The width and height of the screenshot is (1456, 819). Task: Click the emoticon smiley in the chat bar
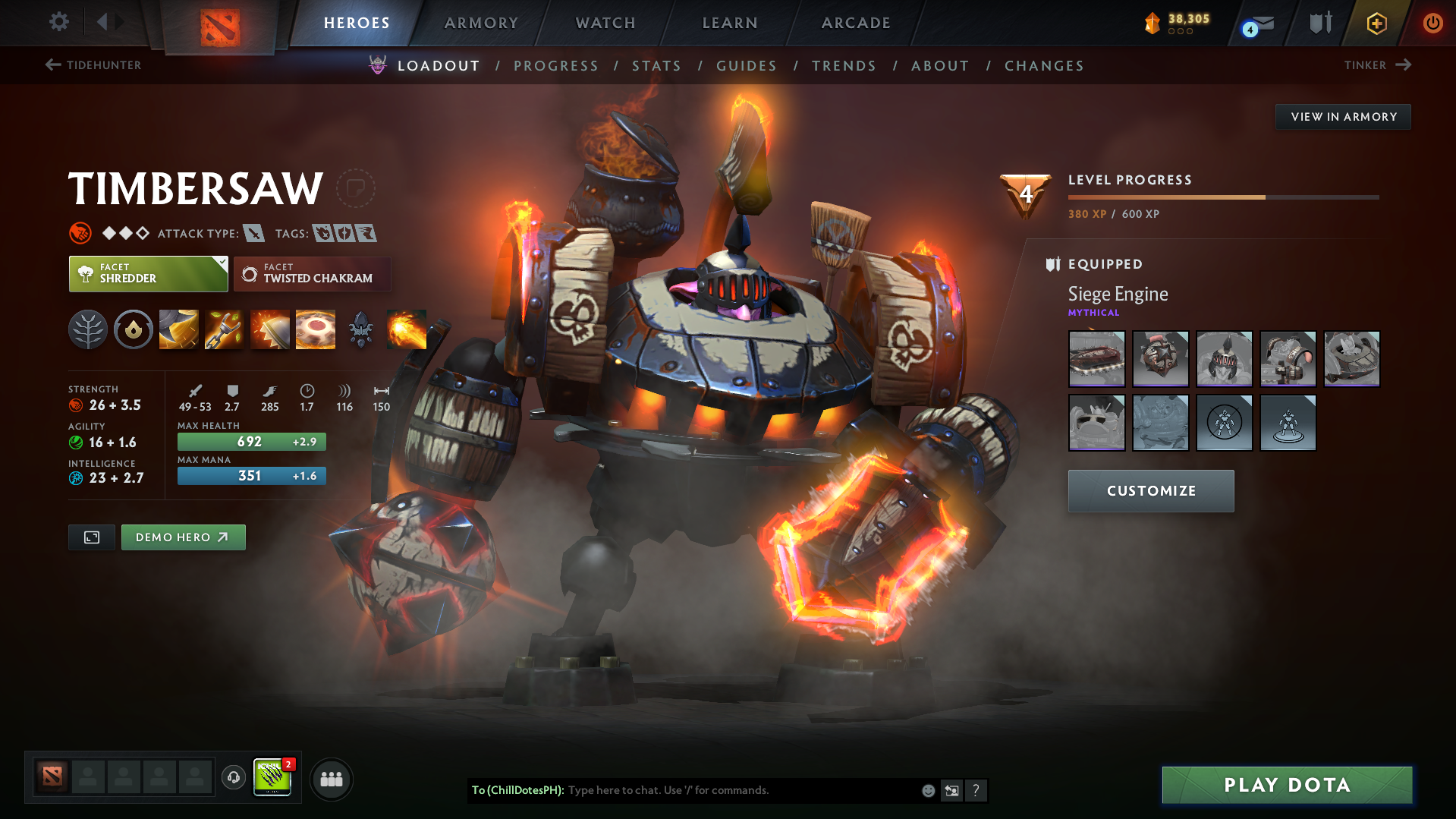tap(927, 790)
